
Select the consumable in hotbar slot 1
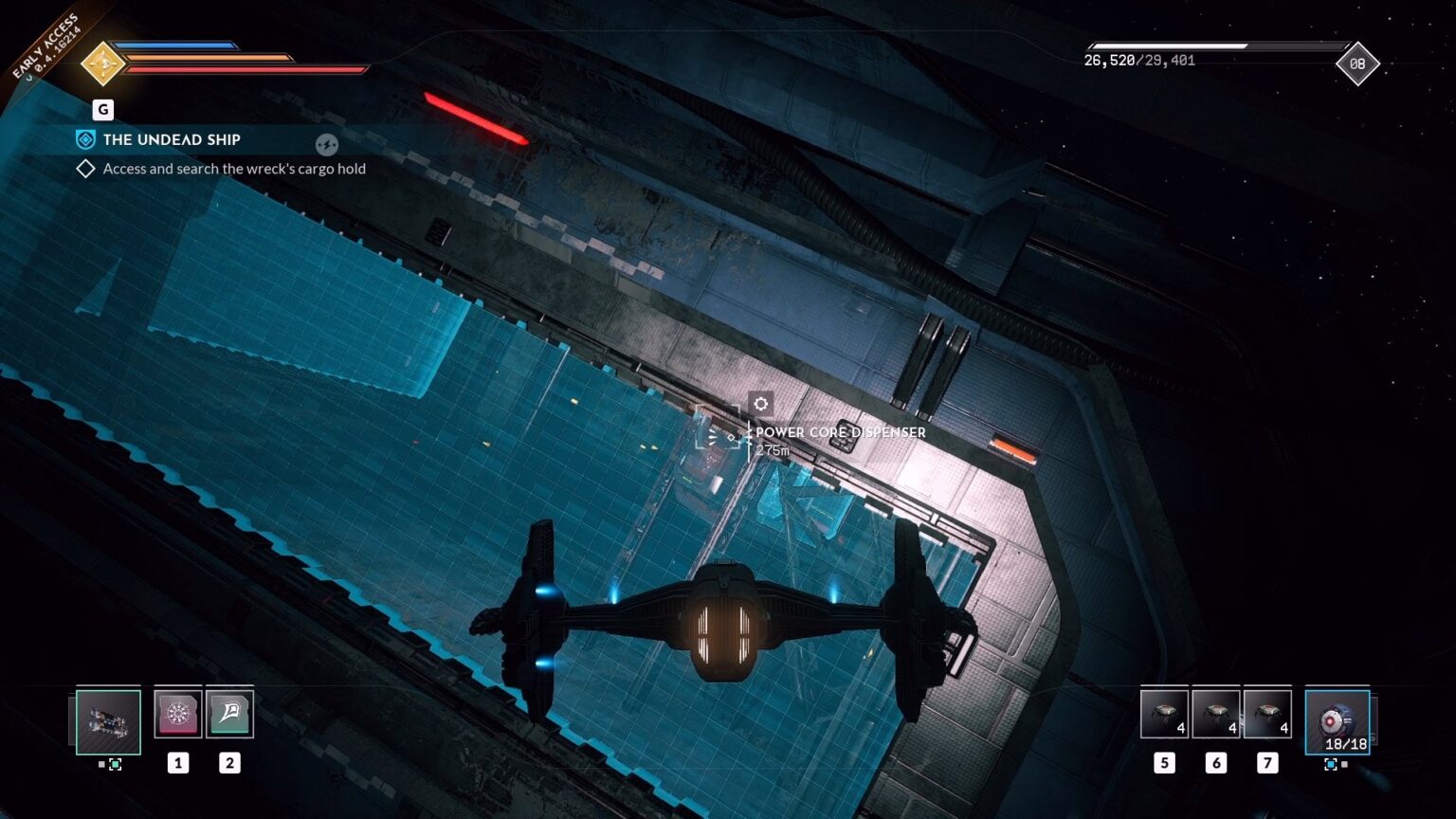pyautogui.click(x=178, y=714)
